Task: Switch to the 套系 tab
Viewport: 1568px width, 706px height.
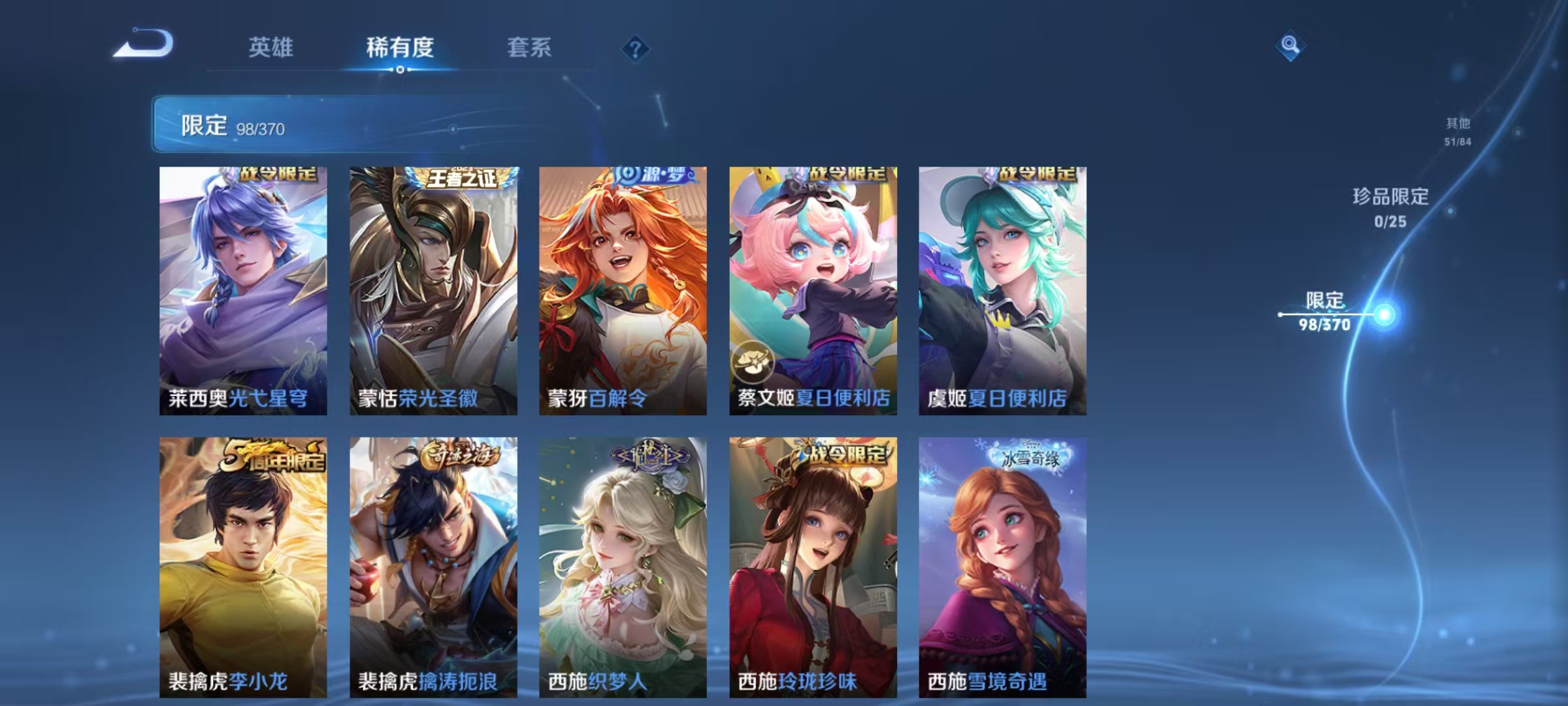Action: [531, 47]
